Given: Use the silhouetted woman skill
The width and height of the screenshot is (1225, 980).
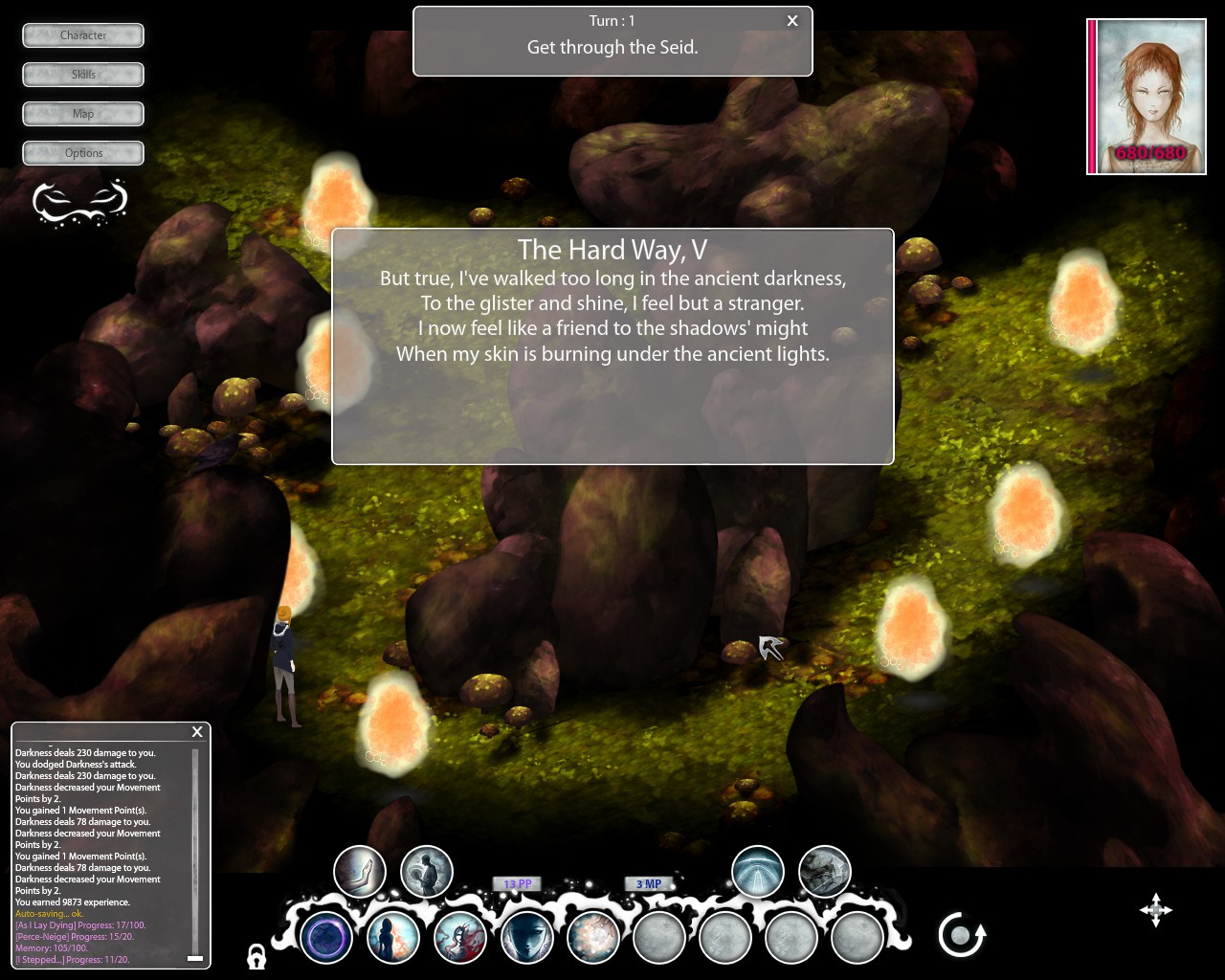Looking at the screenshot, I should (x=393, y=937).
